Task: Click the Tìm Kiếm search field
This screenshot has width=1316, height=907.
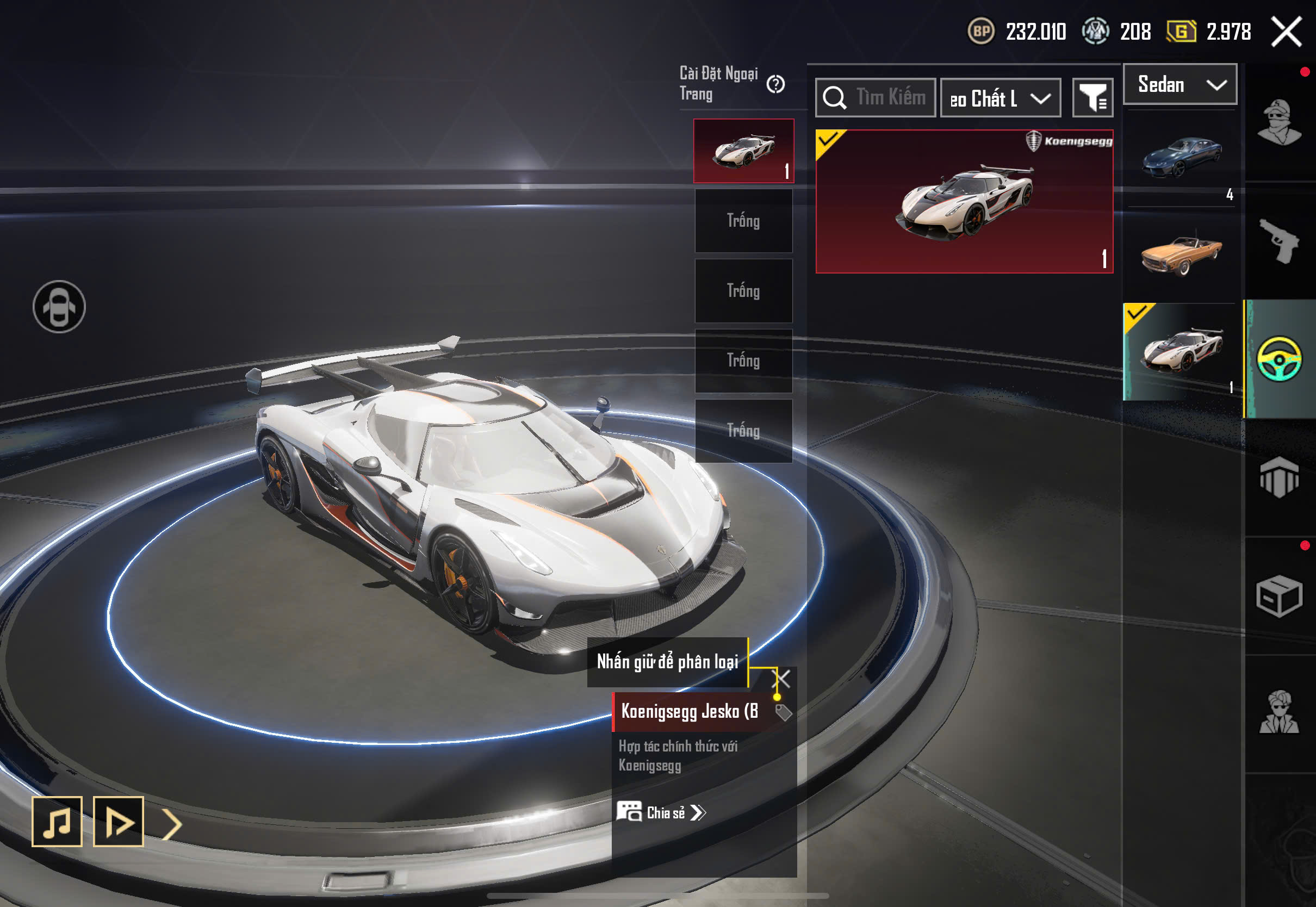Action: [876, 98]
